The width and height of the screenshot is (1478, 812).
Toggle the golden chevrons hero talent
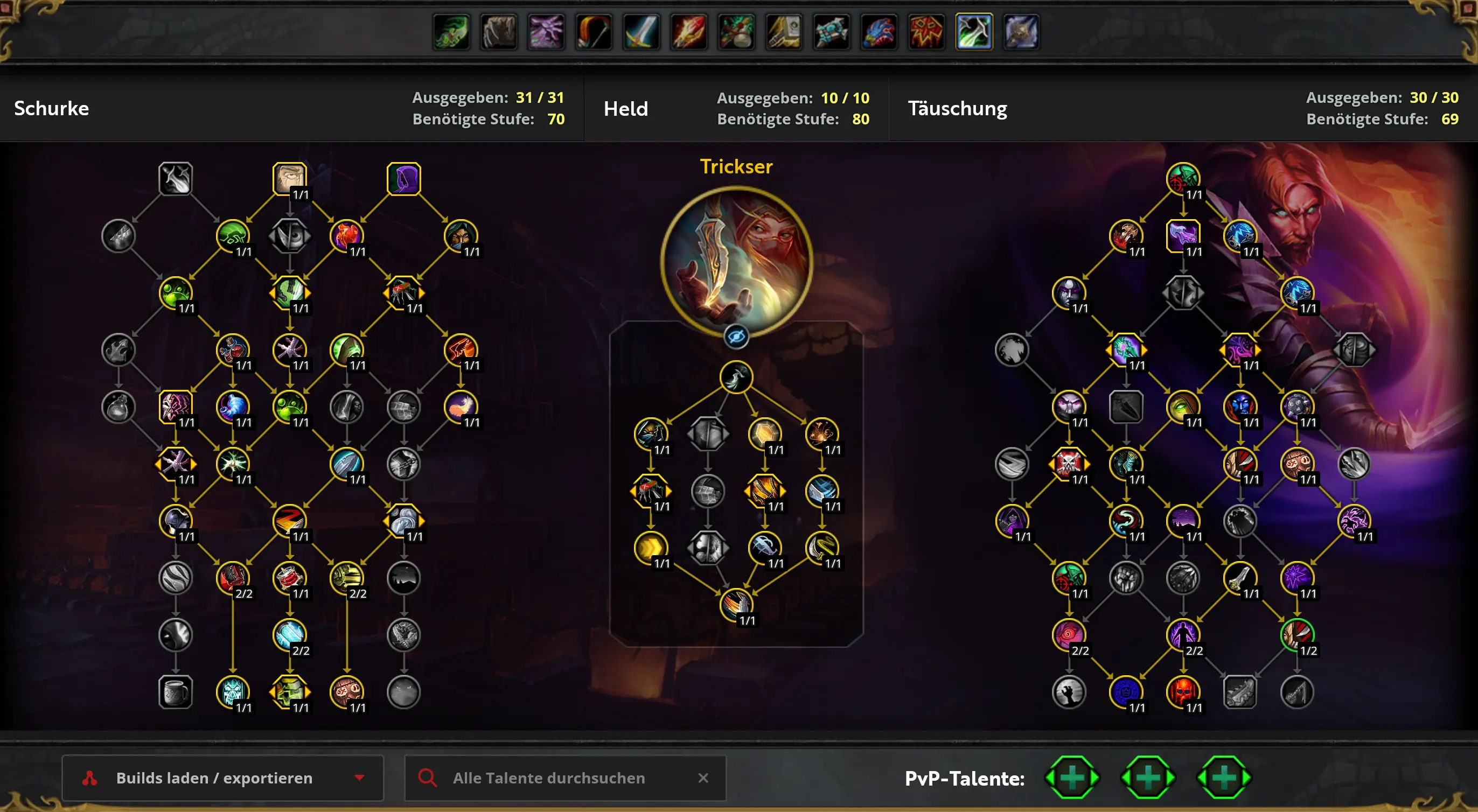[651, 548]
